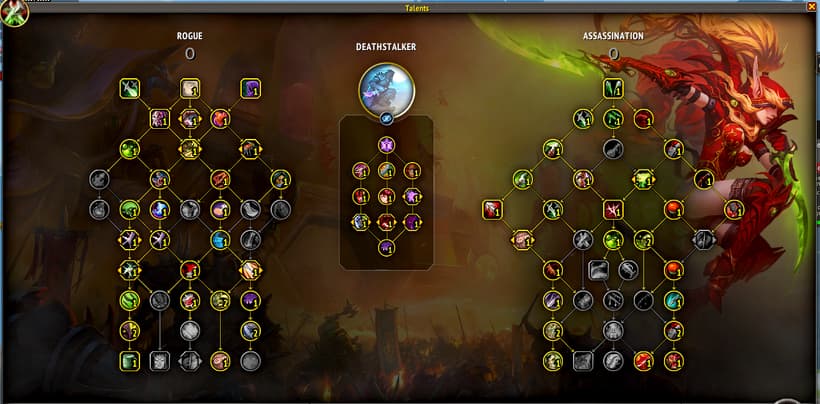Select the red square talent on Assassination's left edge
This screenshot has width=820, height=404.
coord(491,210)
